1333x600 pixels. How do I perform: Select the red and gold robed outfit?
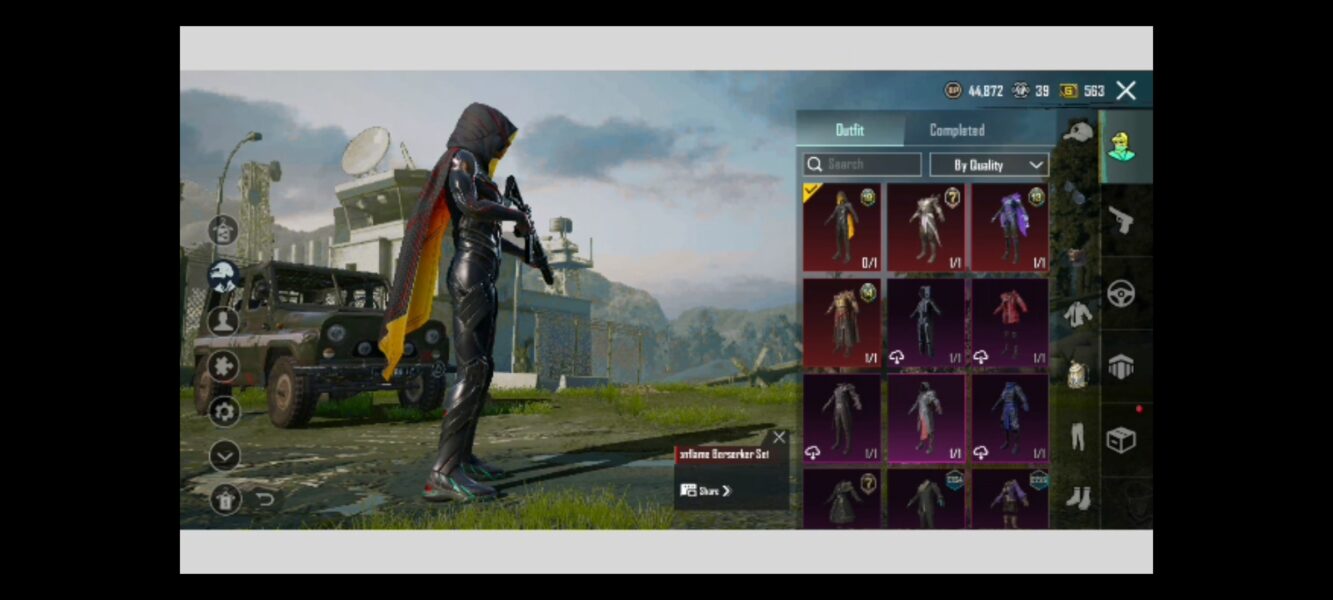(841, 322)
